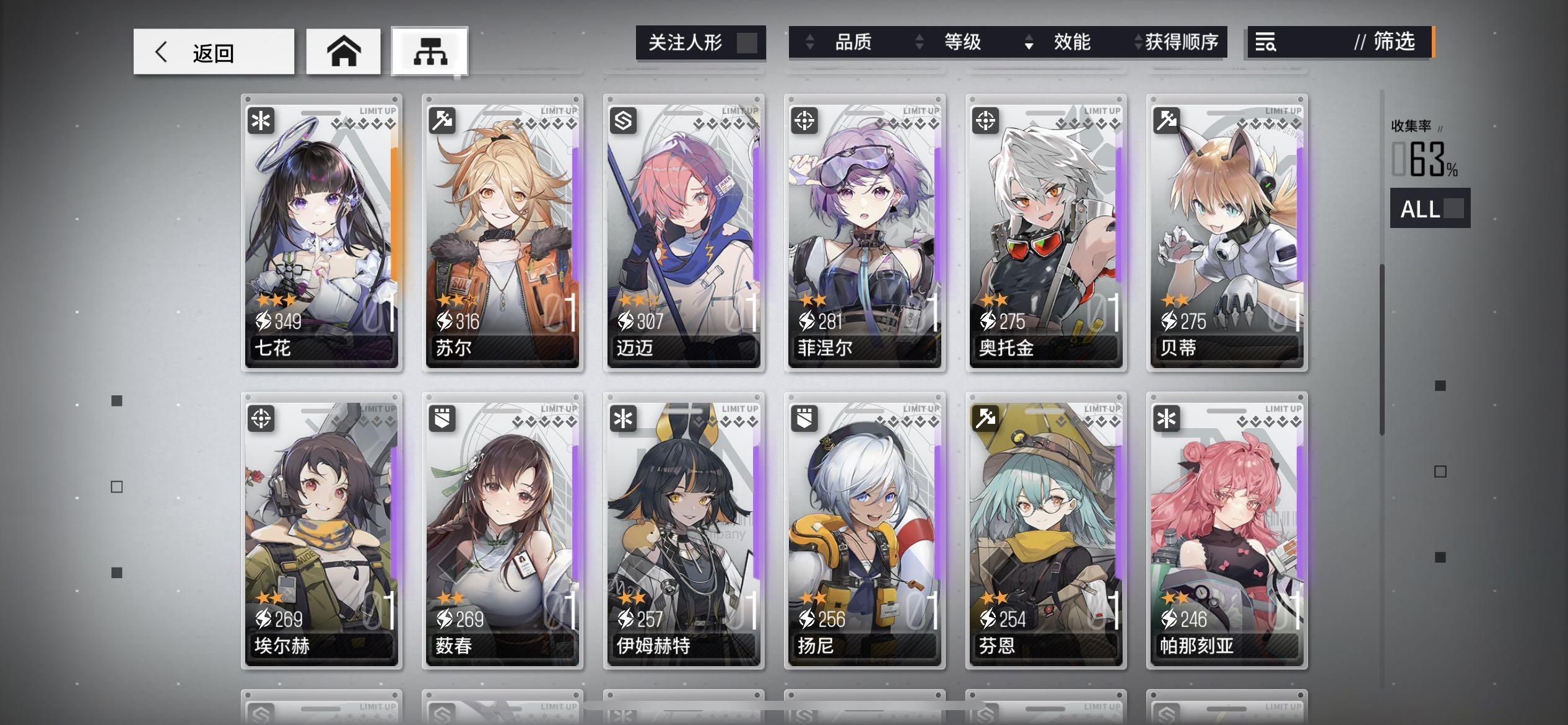Click the home icon in the top navigation

[342, 51]
